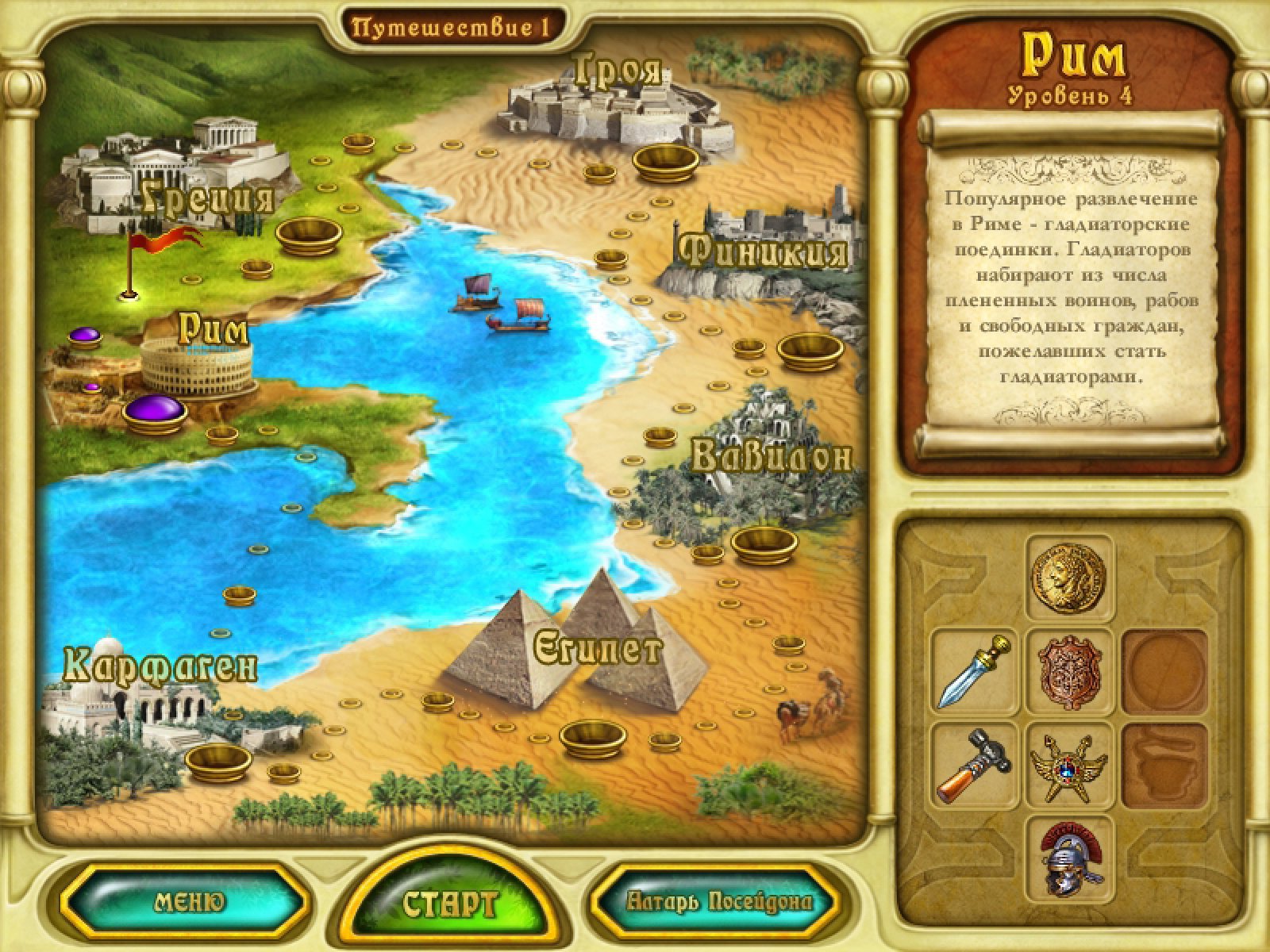
Task: Select the gladius sword artifact
Action: point(975,669)
